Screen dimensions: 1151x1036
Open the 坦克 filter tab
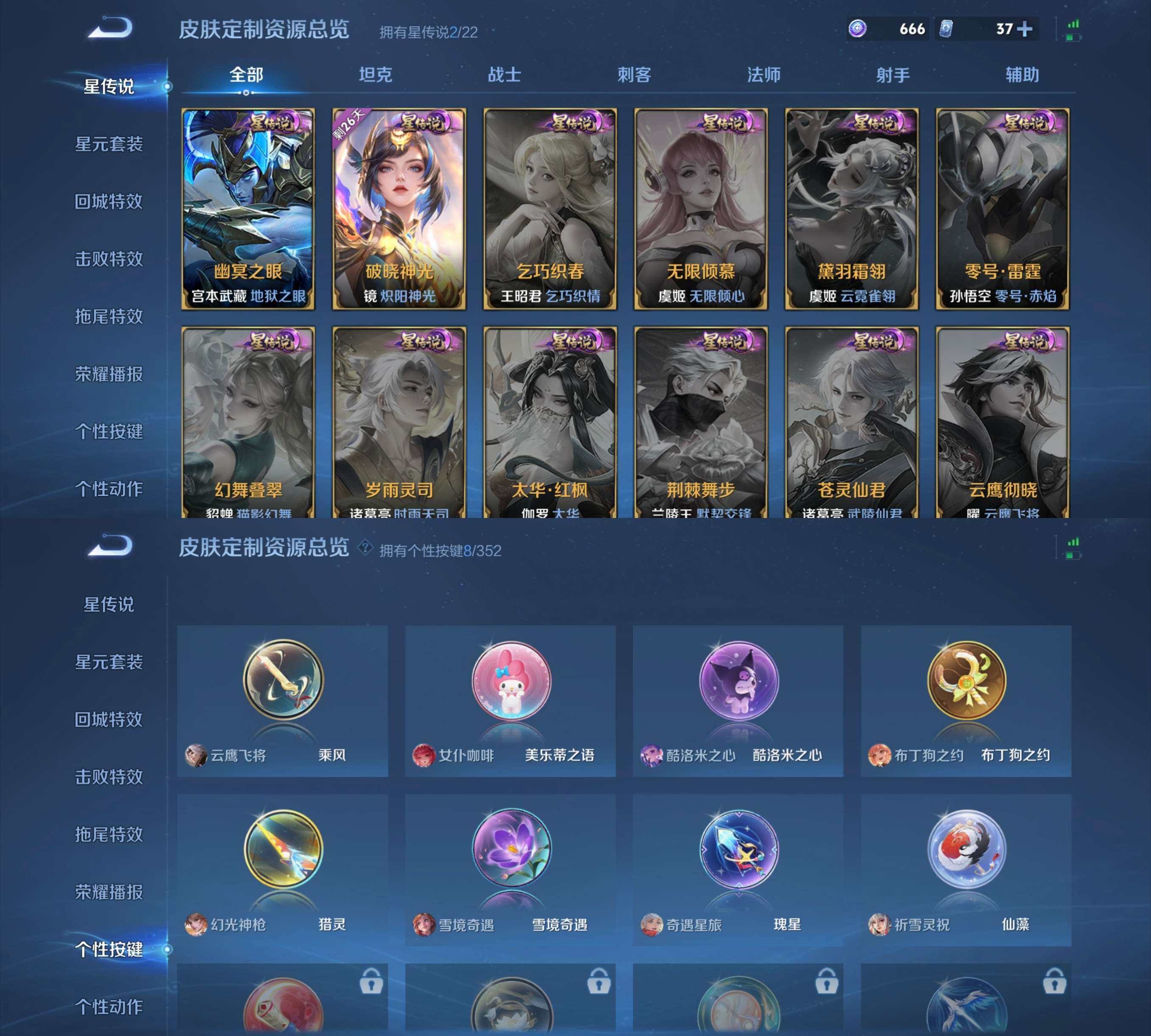[375, 73]
